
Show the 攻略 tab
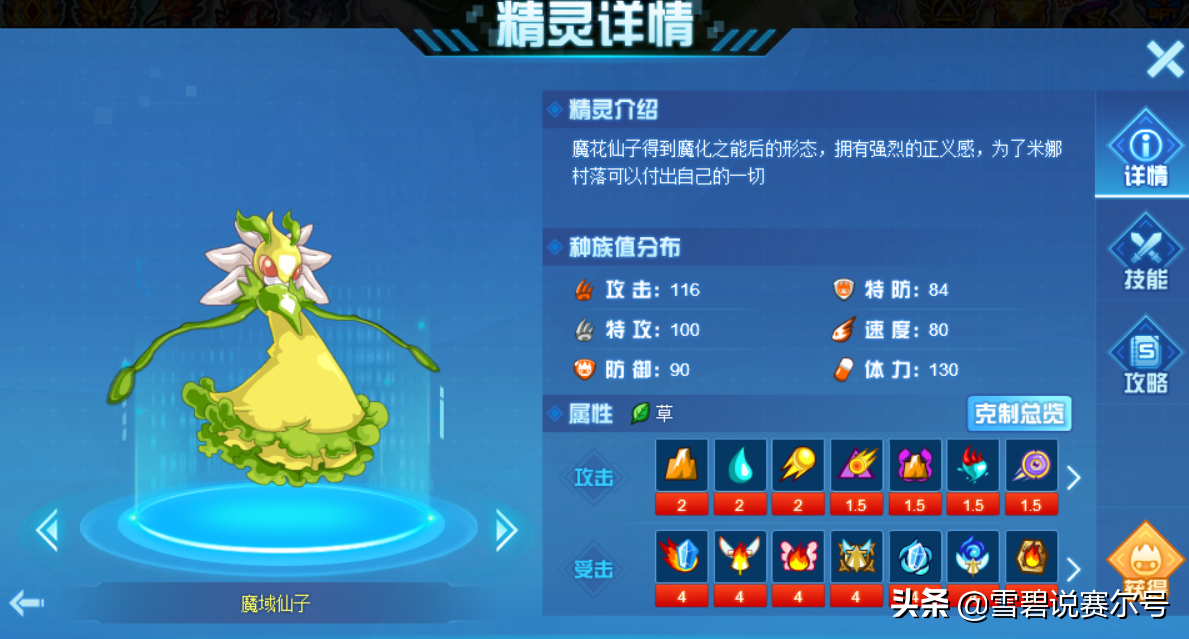tap(1145, 358)
